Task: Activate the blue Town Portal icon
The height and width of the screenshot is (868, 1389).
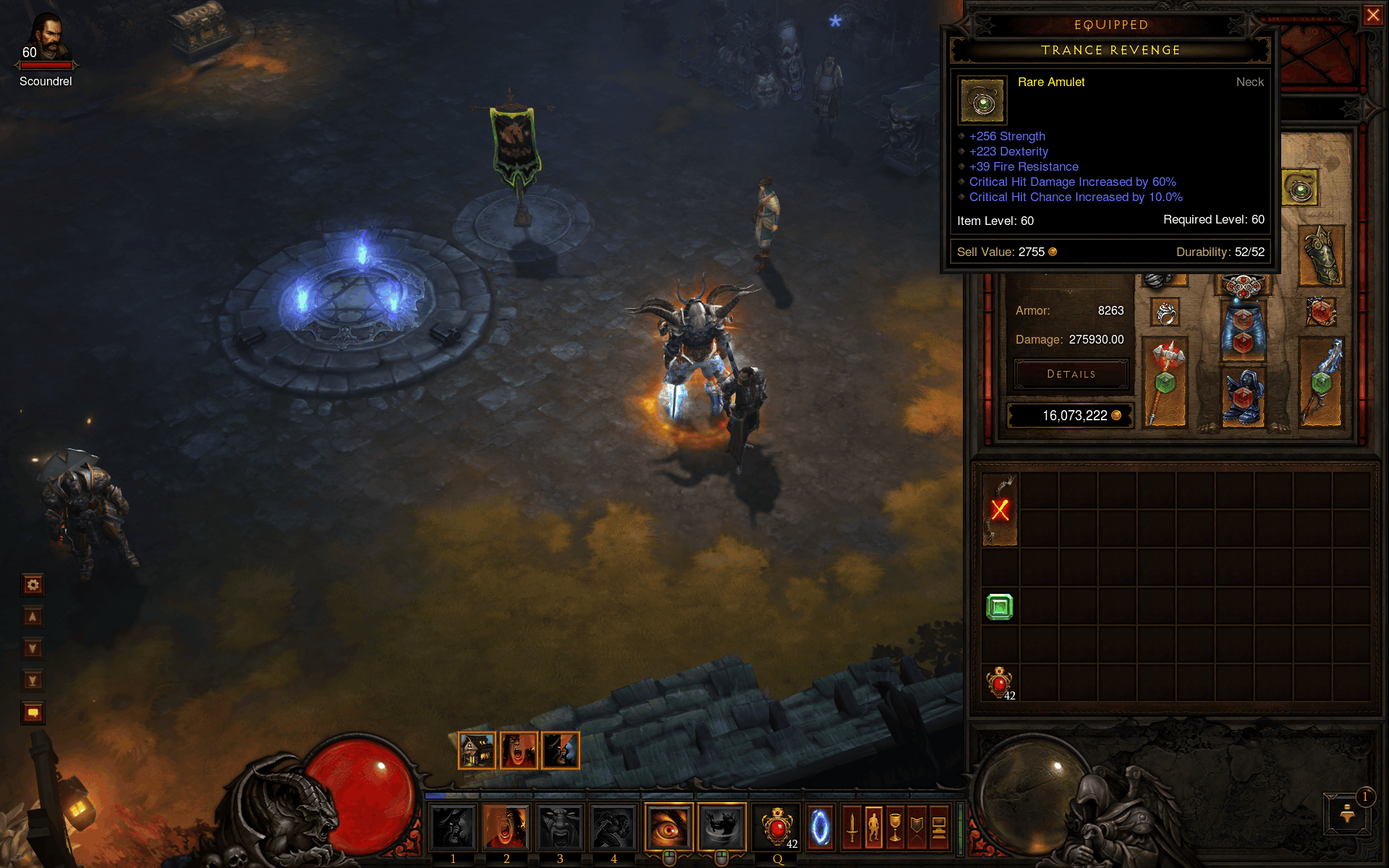Action: click(x=820, y=826)
